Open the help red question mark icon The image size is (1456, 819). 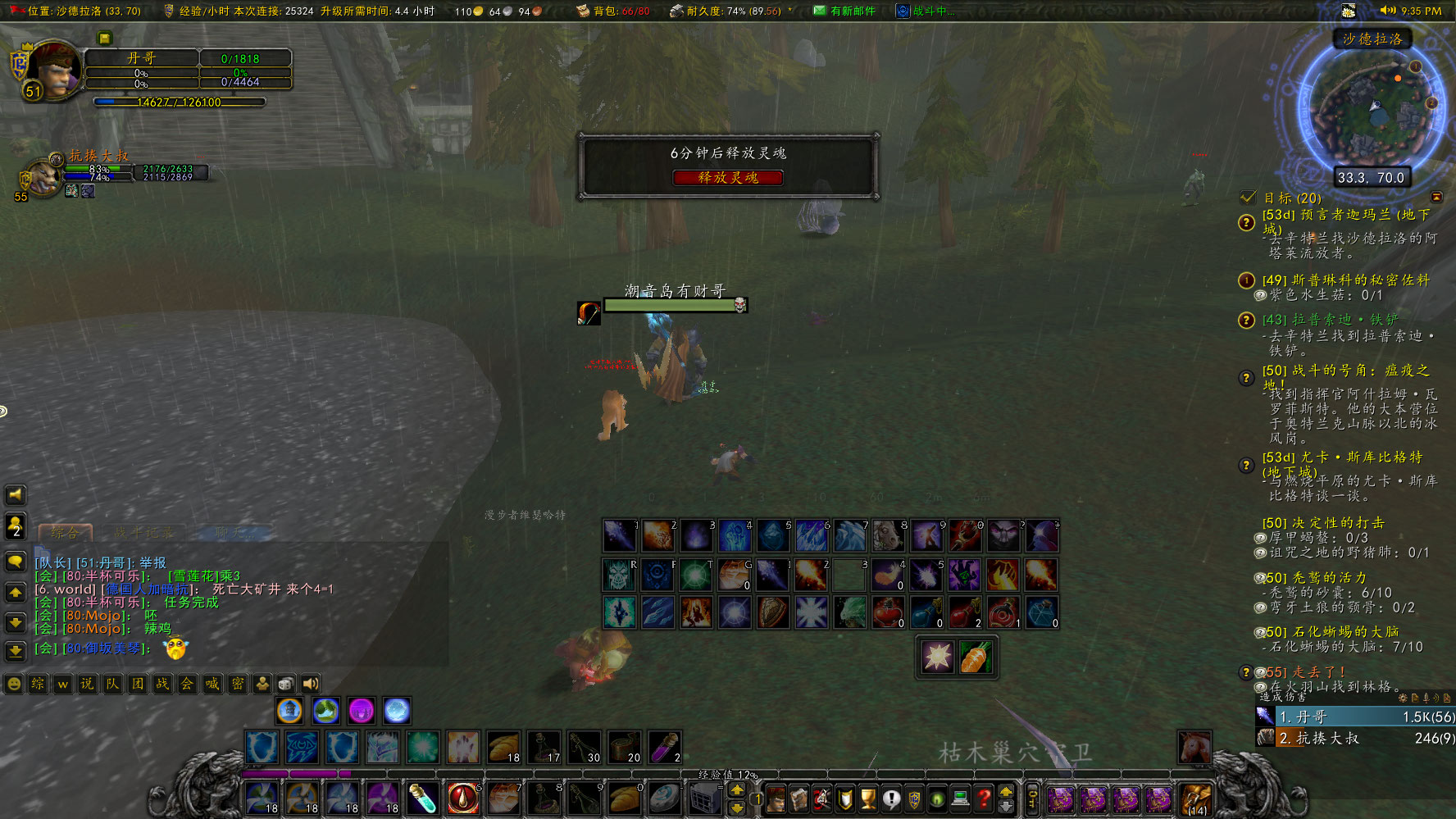(984, 799)
